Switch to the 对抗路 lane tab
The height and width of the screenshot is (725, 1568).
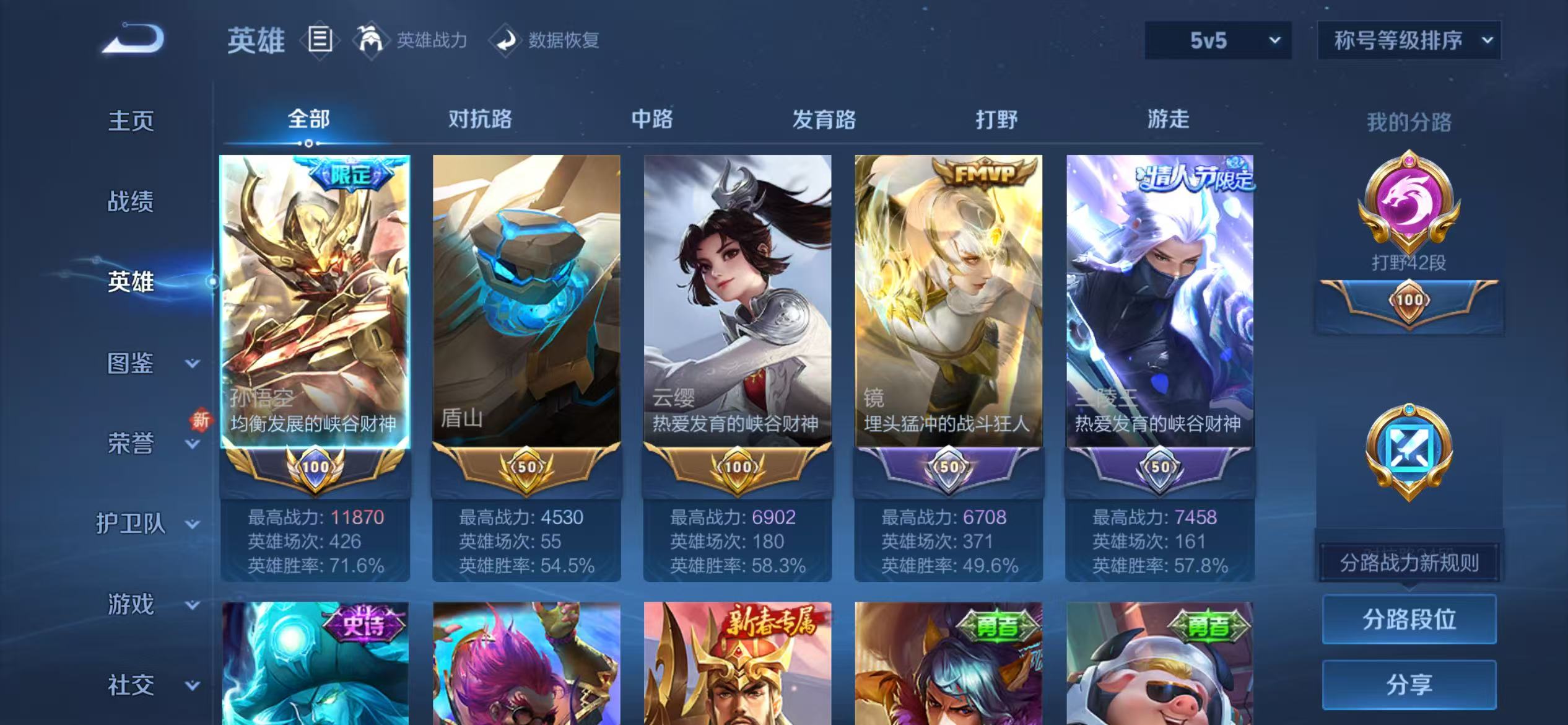tap(480, 119)
